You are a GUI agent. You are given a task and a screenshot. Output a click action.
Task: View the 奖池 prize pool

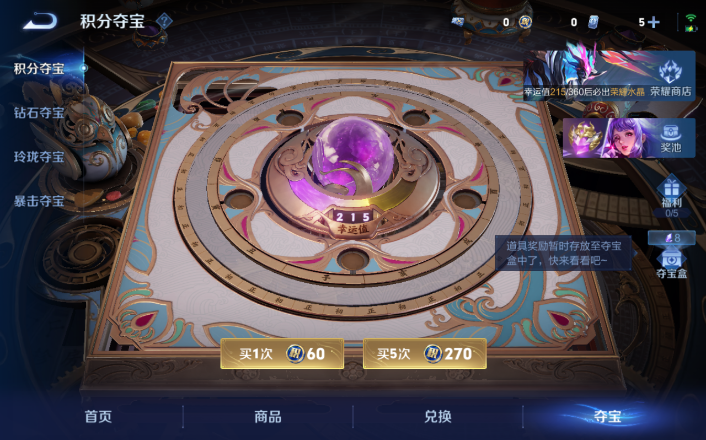628,138
